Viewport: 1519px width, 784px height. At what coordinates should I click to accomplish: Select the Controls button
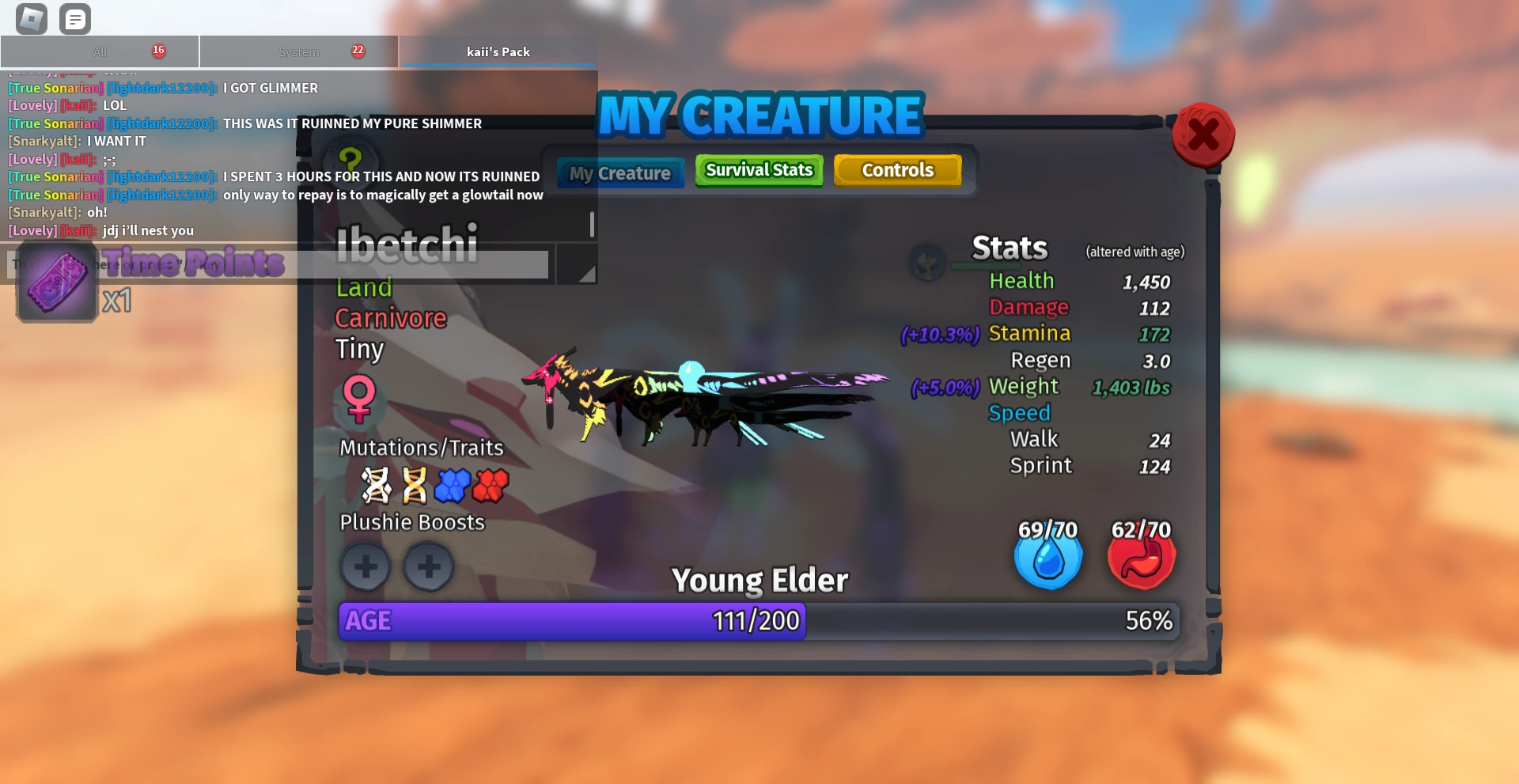(898, 169)
